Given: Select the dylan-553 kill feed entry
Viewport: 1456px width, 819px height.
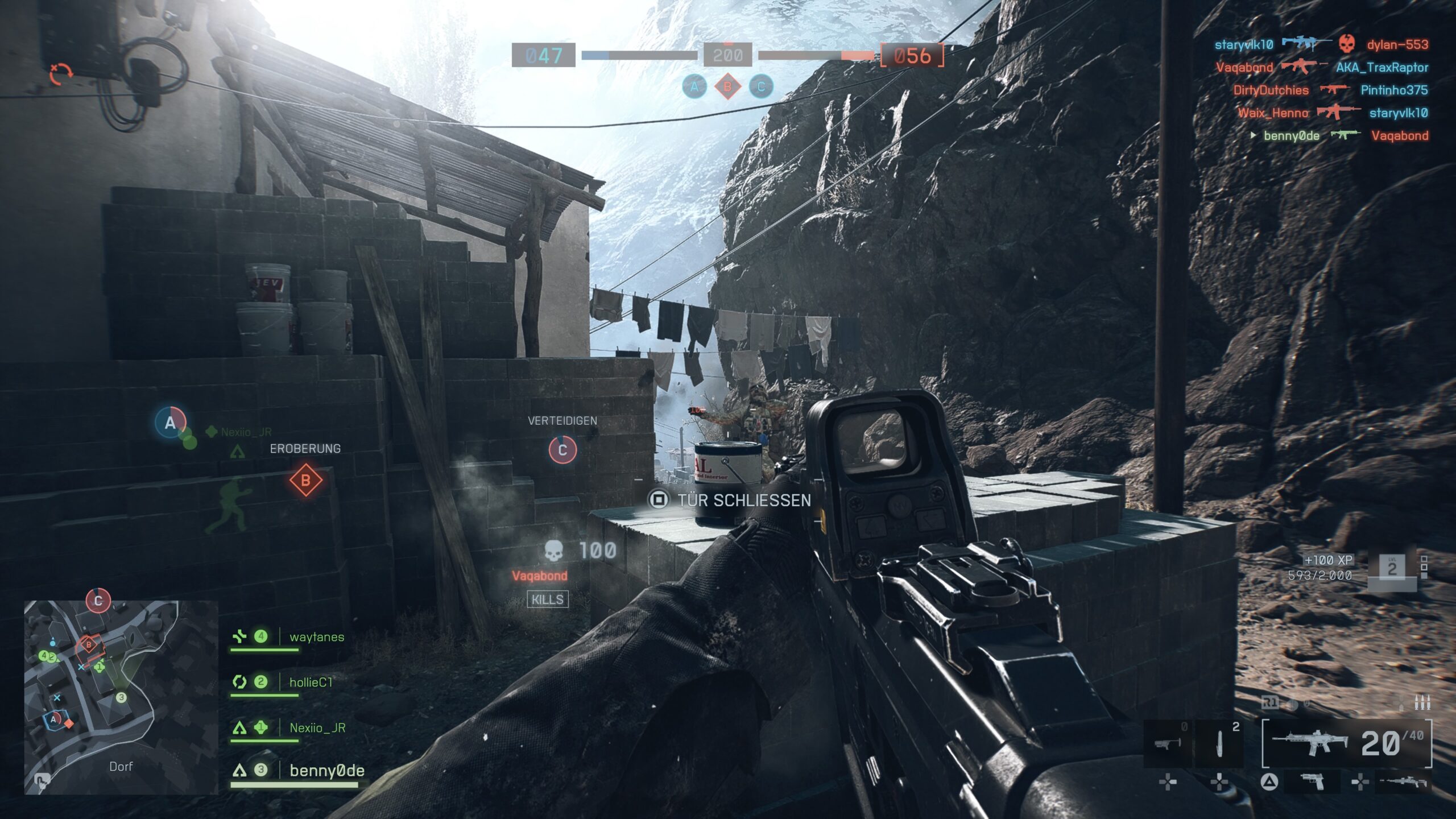Looking at the screenshot, I should [1397, 44].
